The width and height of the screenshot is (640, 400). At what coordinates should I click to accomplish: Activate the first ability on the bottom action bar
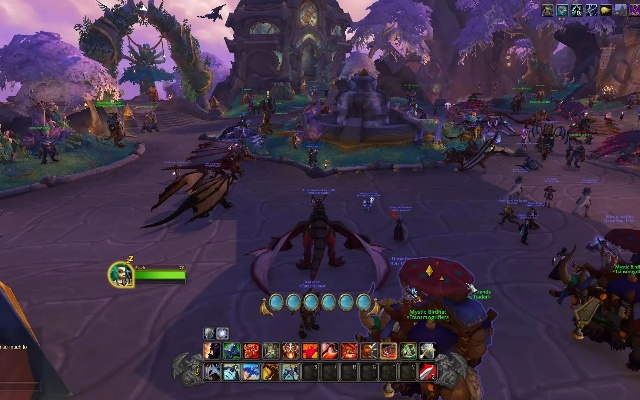213,372
